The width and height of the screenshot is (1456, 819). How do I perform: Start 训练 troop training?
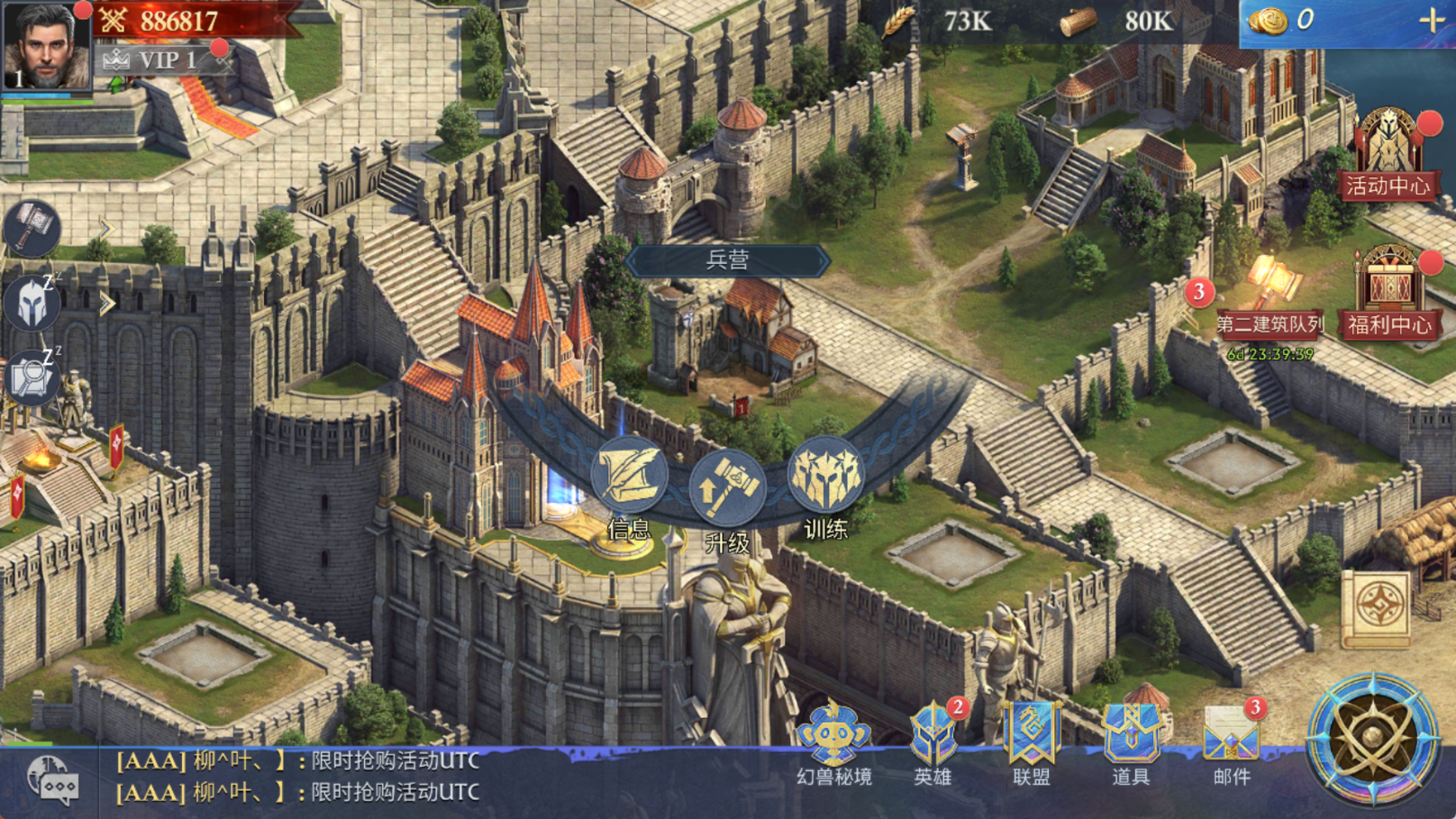pos(825,476)
